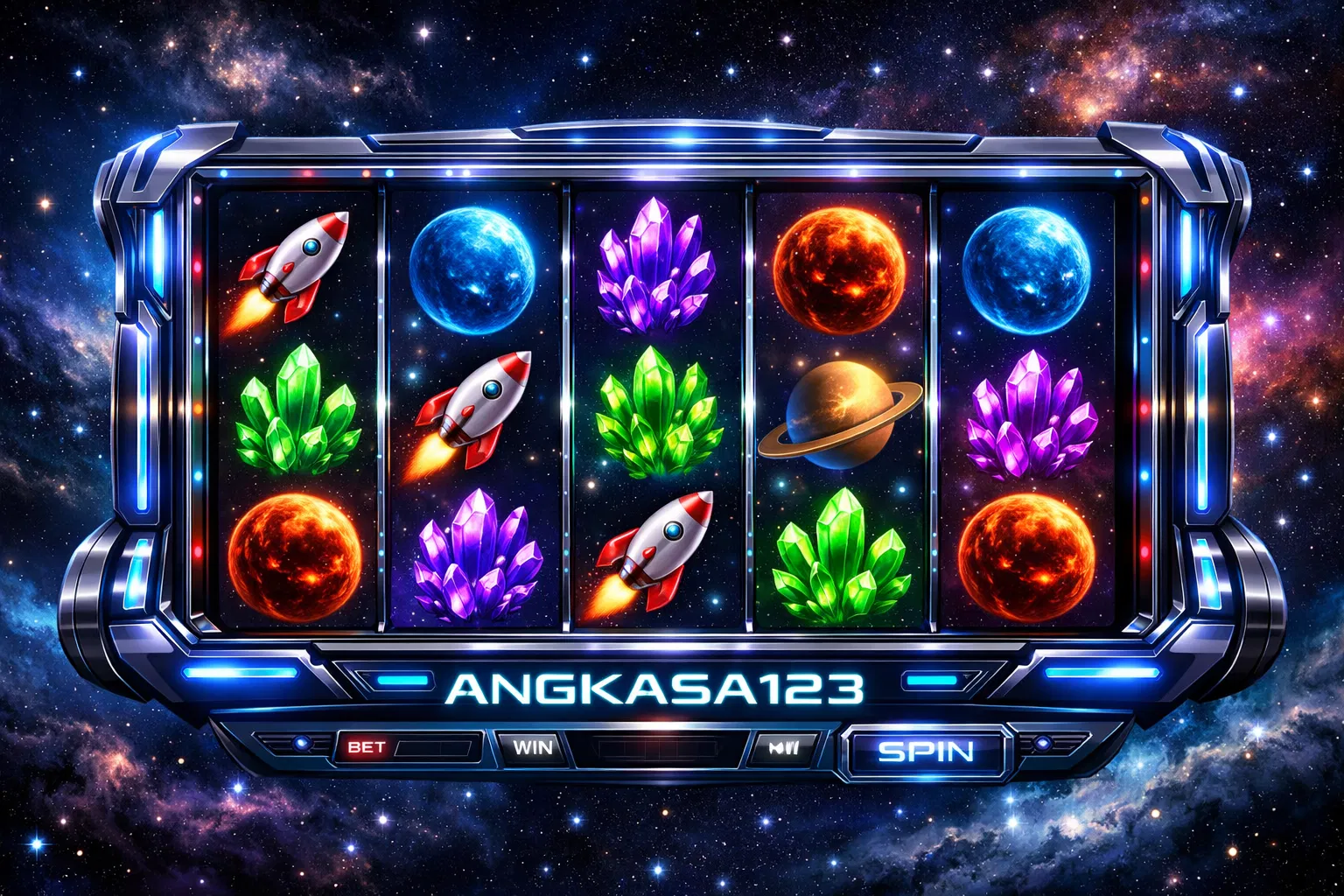Hit the glowing SPIN button
Viewport: 1344px width, 896px height.
click(x=925, y=751)
